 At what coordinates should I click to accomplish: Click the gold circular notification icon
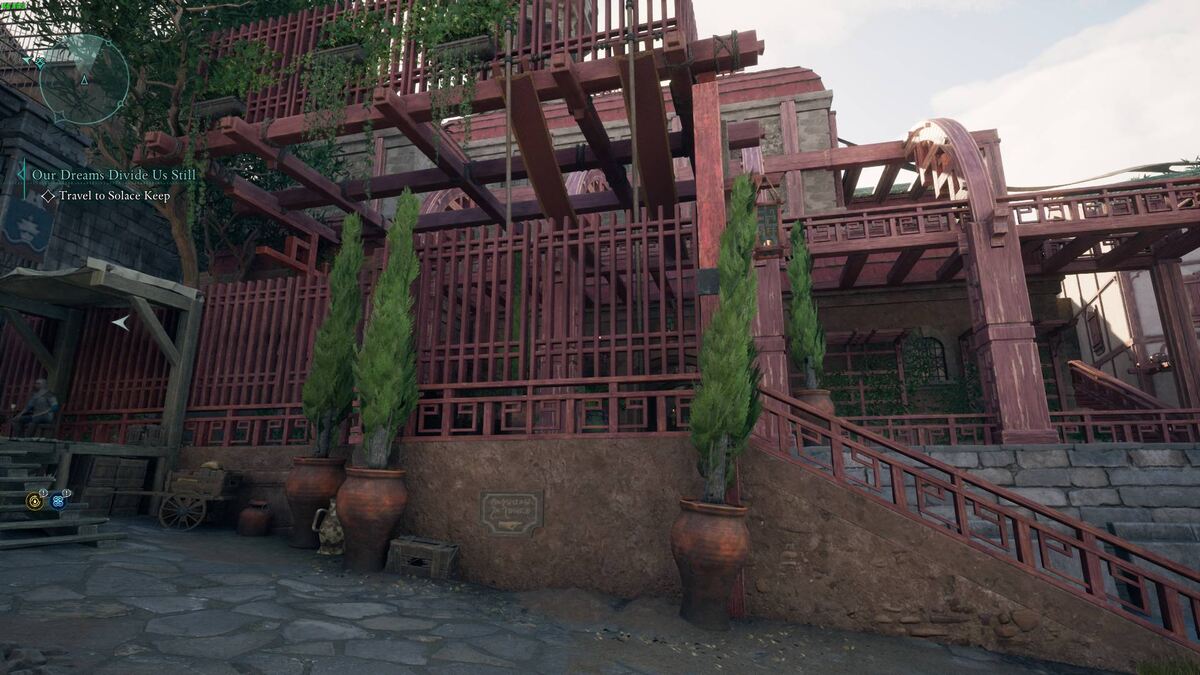[x=34, y=501]
